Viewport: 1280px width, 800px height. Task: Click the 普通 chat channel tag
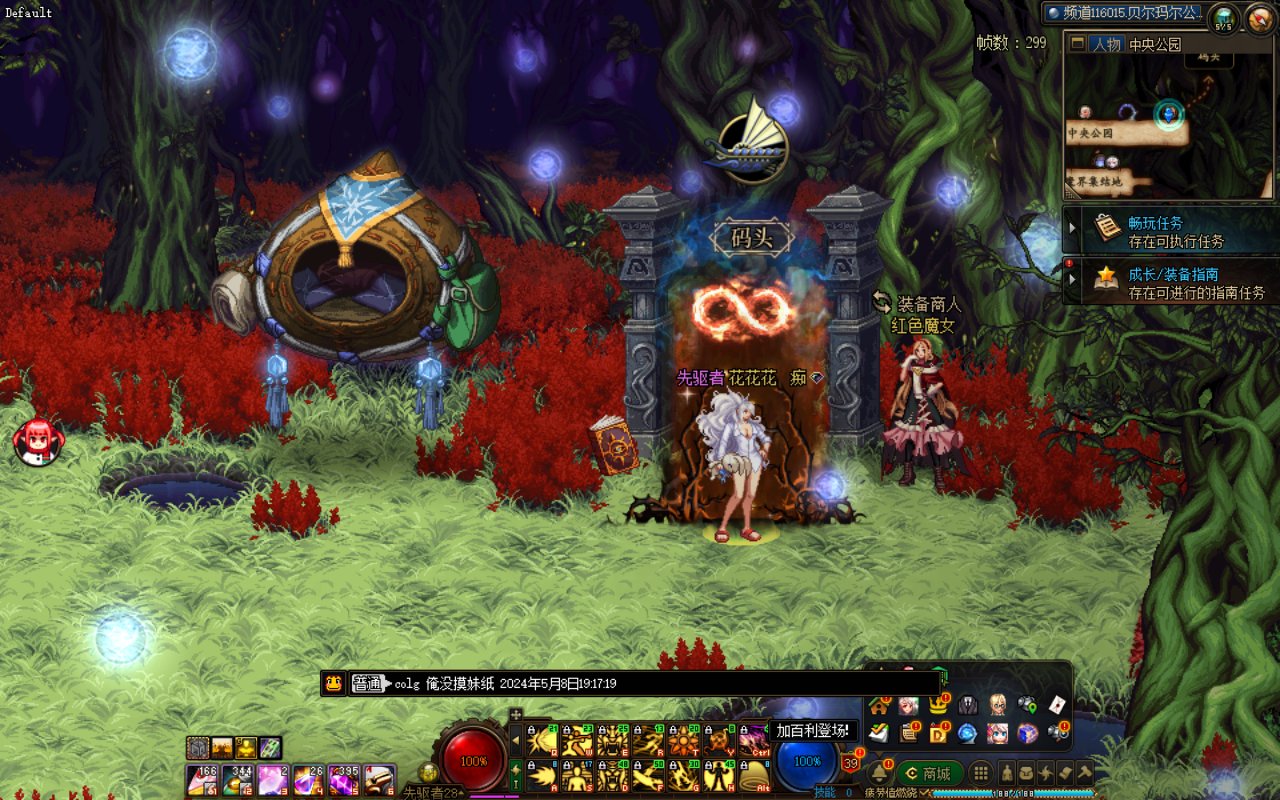[368, 684]
